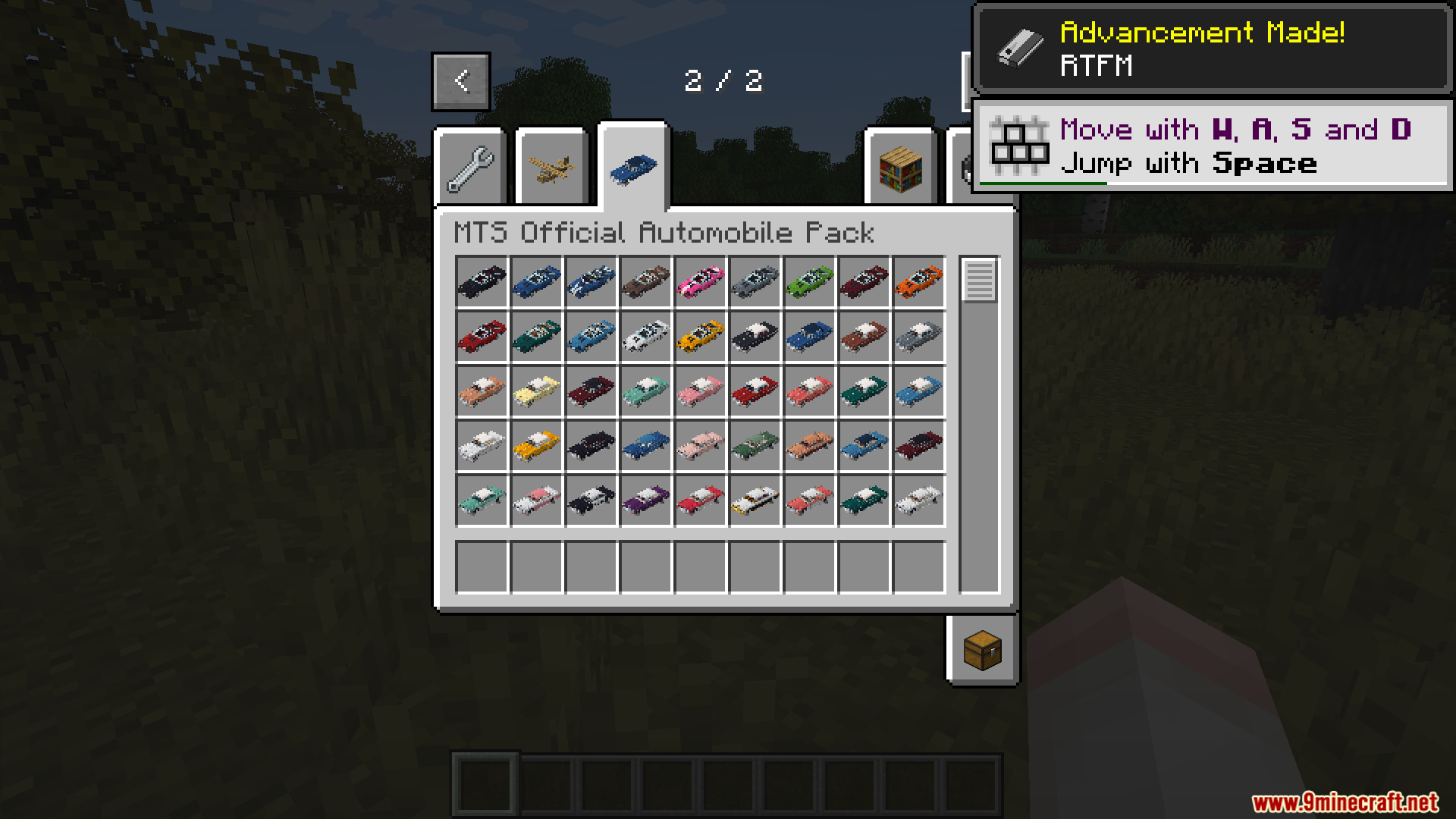Select the black-and-white police car in row two
Viewport: 1456px width, 819px height.
pyautogui.click(x=755, y=336)
